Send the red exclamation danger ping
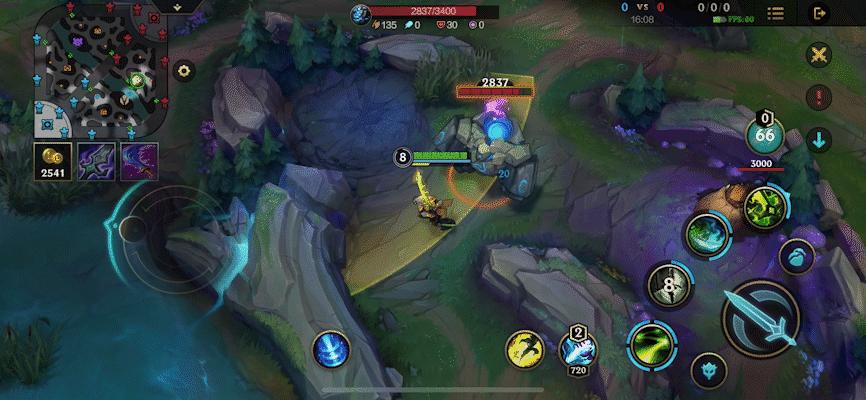The width and height of the screenshot is (866, 400). point(820,97)
